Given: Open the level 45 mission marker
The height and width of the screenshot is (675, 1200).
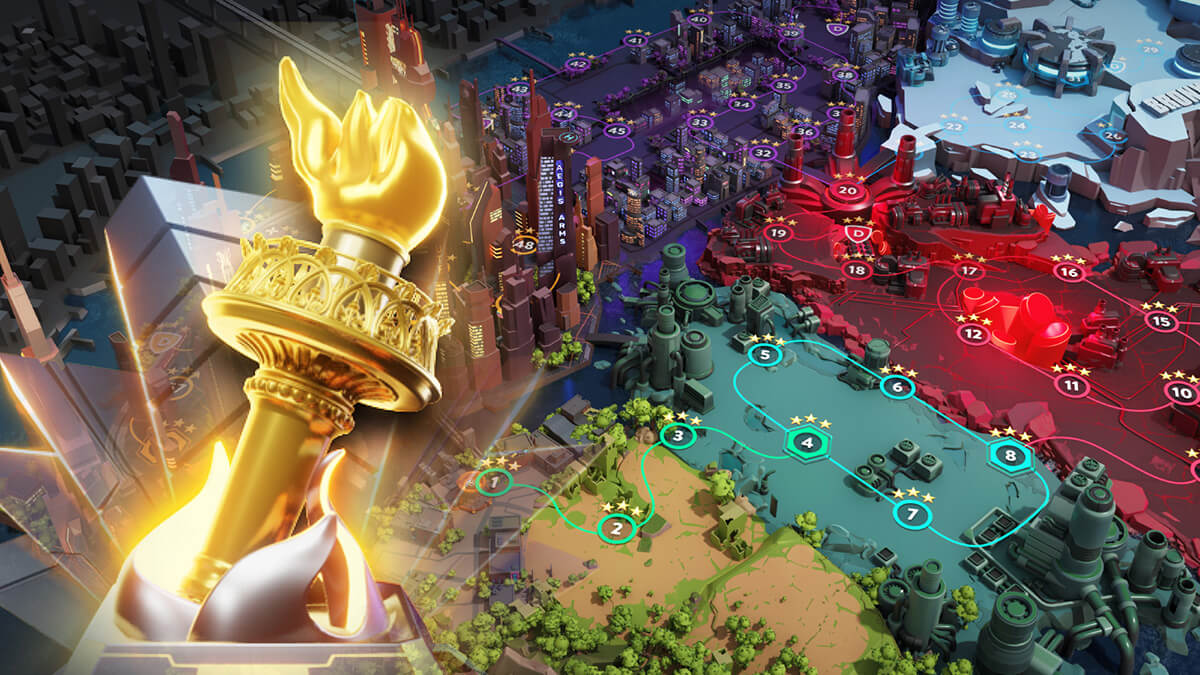Looking at the screenshot, I should pos(617,131).
